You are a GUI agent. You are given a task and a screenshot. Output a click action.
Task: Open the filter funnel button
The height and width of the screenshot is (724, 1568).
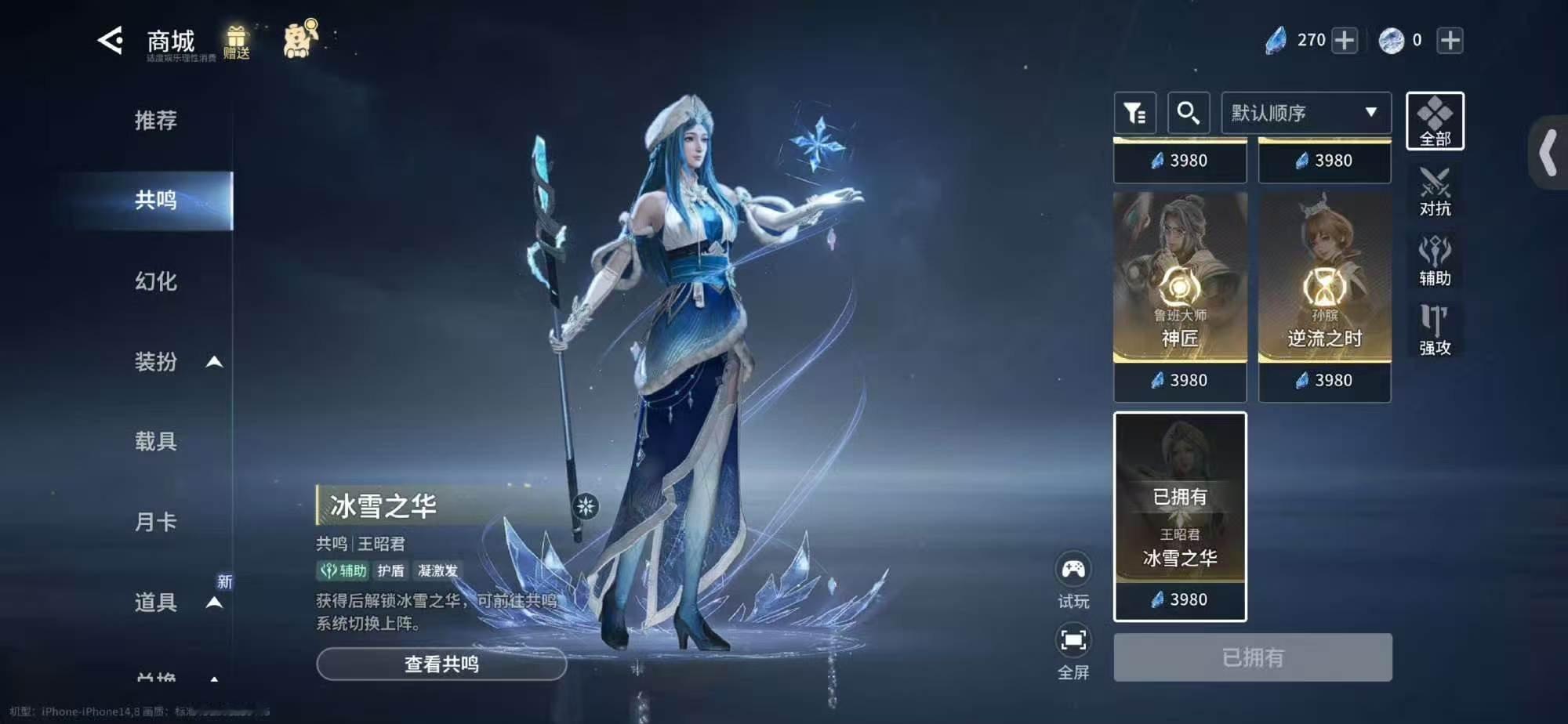pyautogui.click(x=1135, y=114)
